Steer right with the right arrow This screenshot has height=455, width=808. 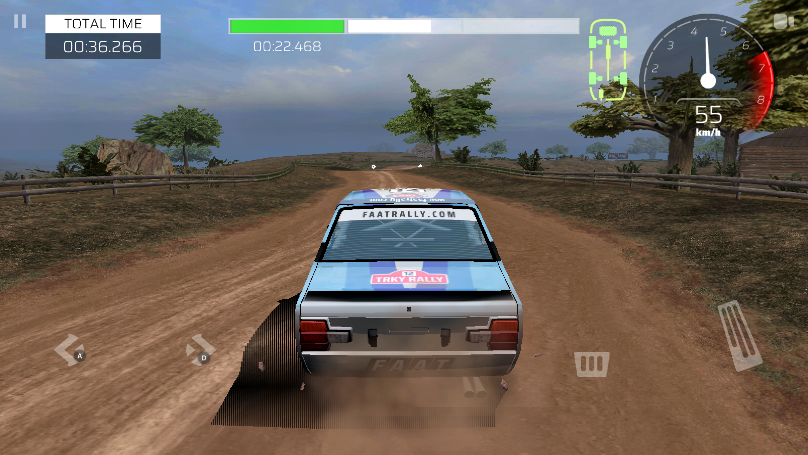pyautogui.click(x=200, y=350)
